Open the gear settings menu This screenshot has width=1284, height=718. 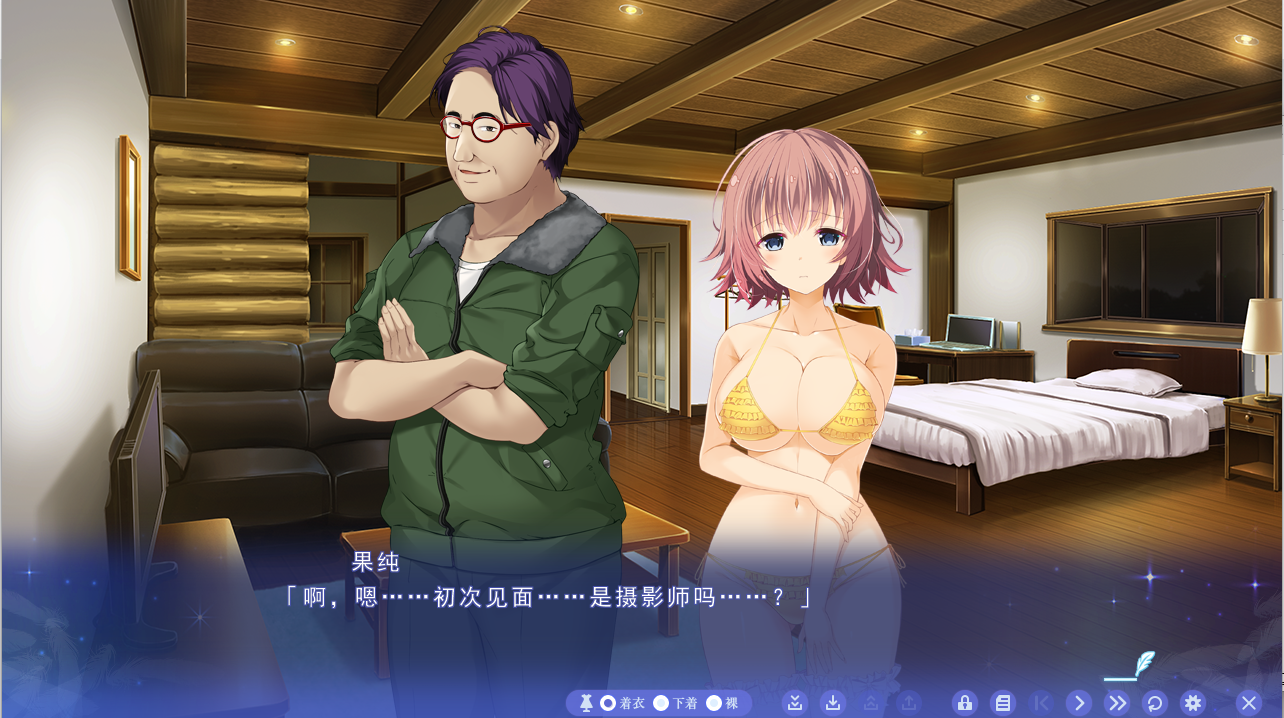(x=1191, y=703)
